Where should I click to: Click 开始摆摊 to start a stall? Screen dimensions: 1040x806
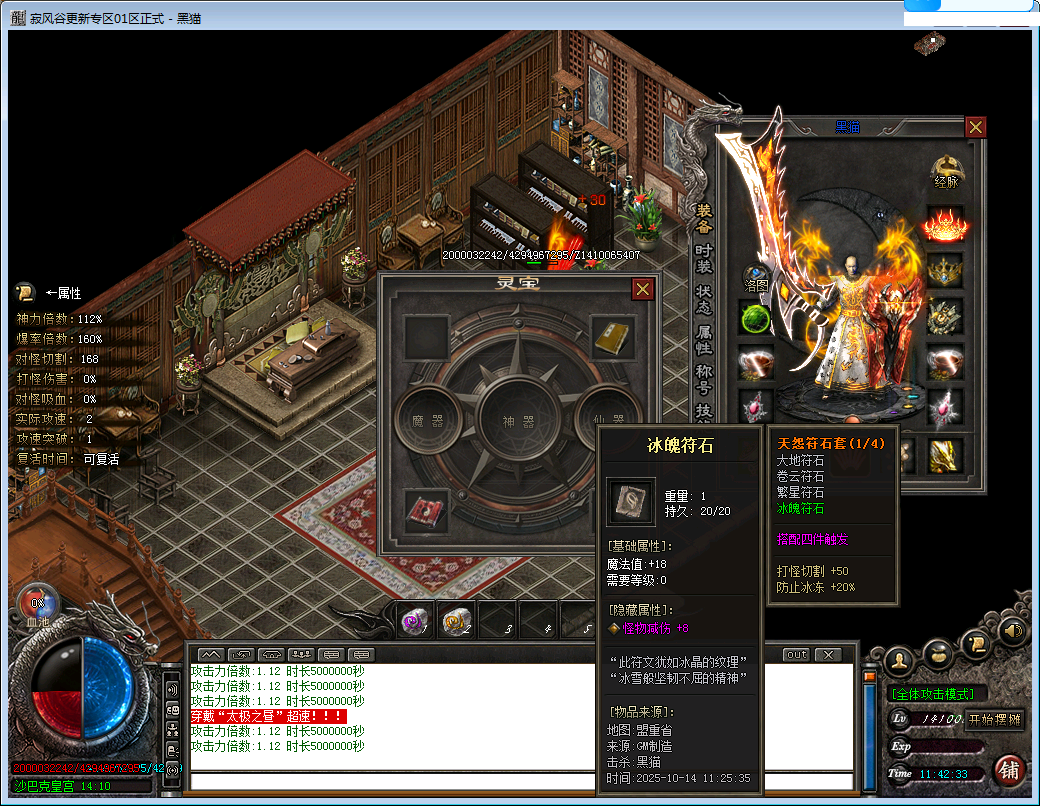click(x=994, y=719)
